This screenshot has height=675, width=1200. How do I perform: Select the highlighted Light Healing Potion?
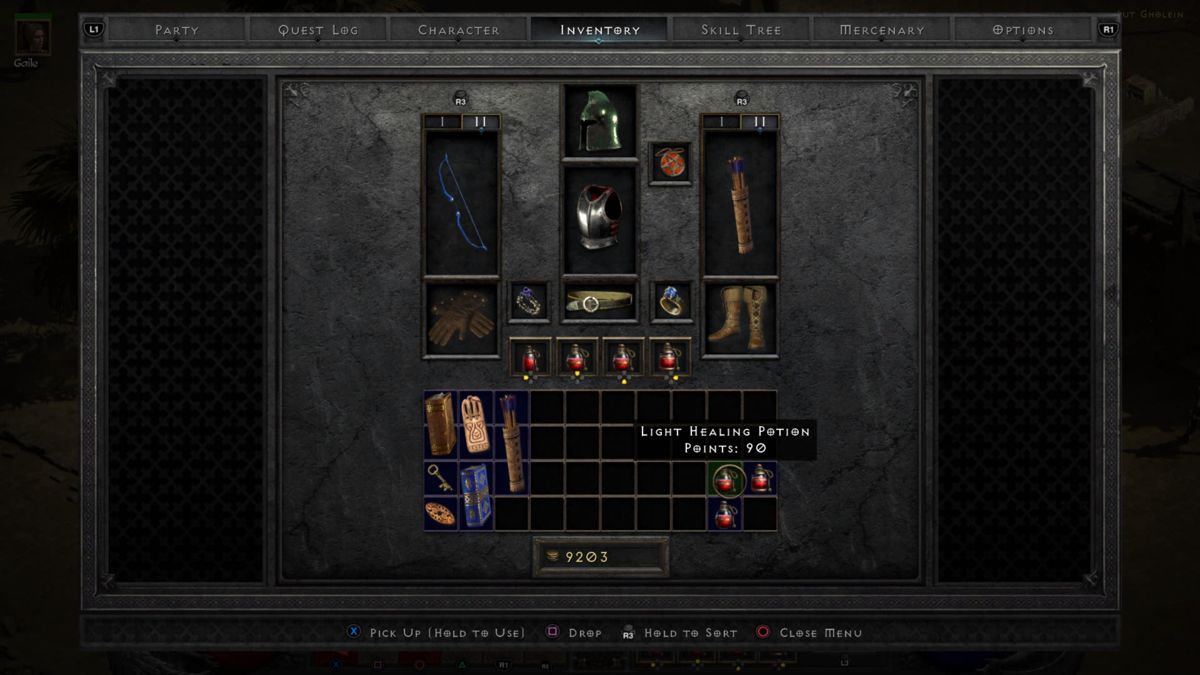click(725, 479)
